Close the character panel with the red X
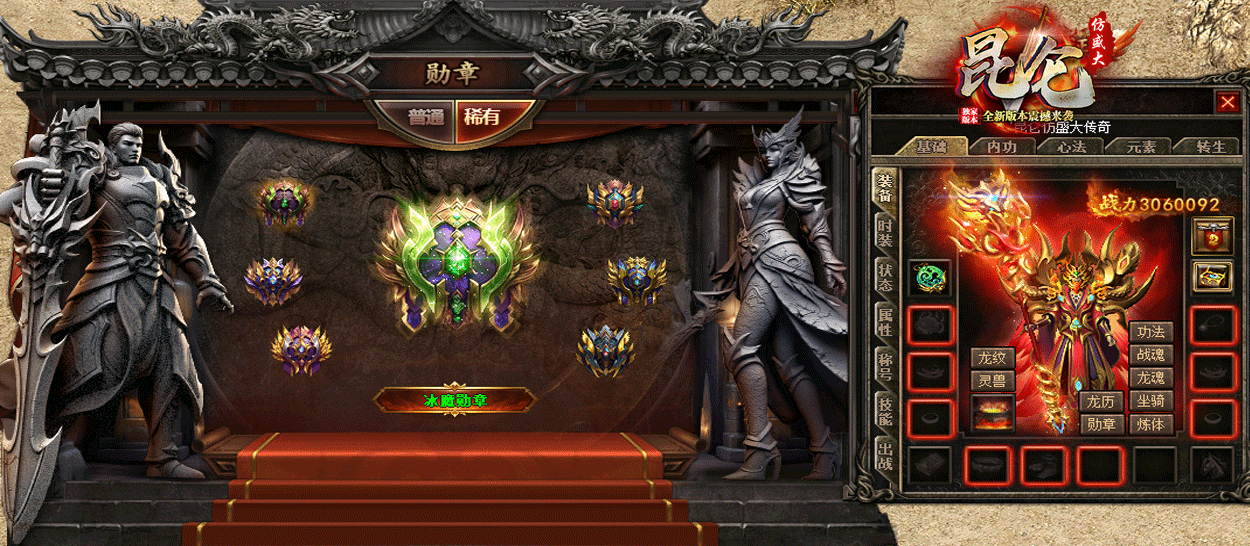1250x546 pixels. pos(1227,101)
